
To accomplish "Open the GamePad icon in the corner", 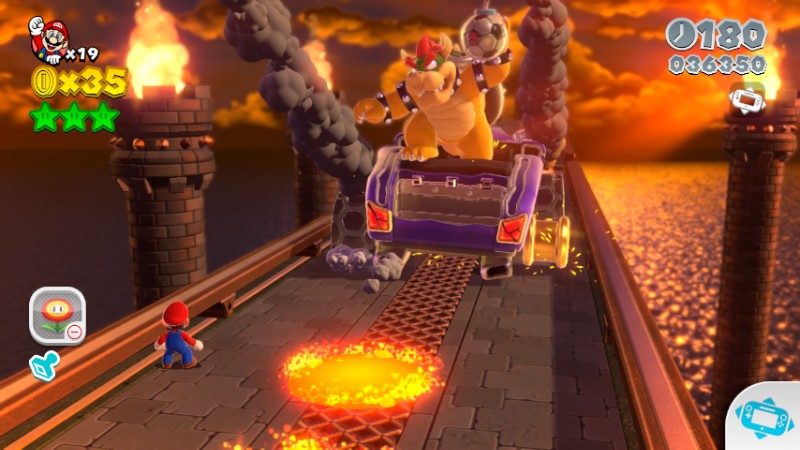I will click(767, 414).
